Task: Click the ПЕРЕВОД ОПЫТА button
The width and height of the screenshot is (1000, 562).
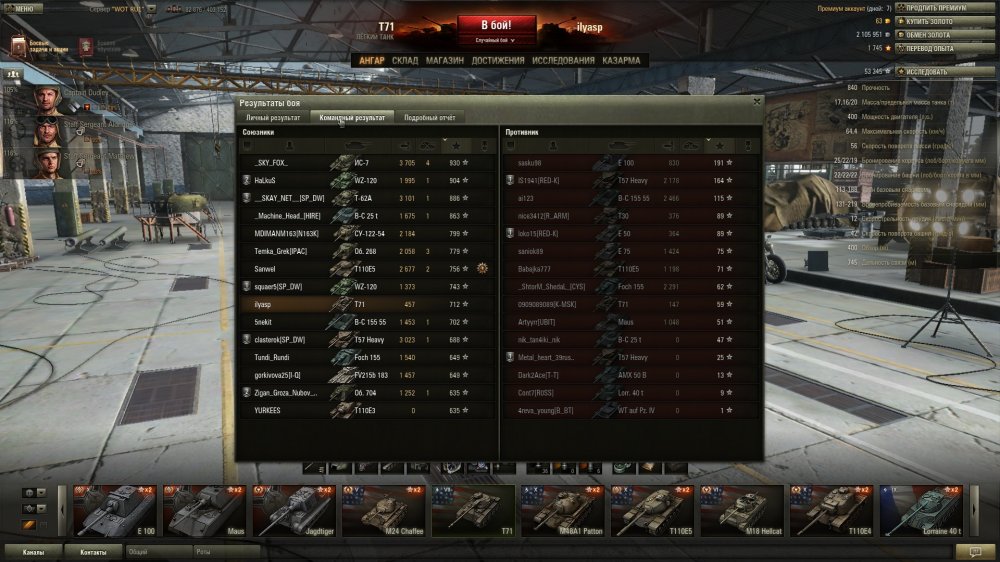Action: click(936, 47)
